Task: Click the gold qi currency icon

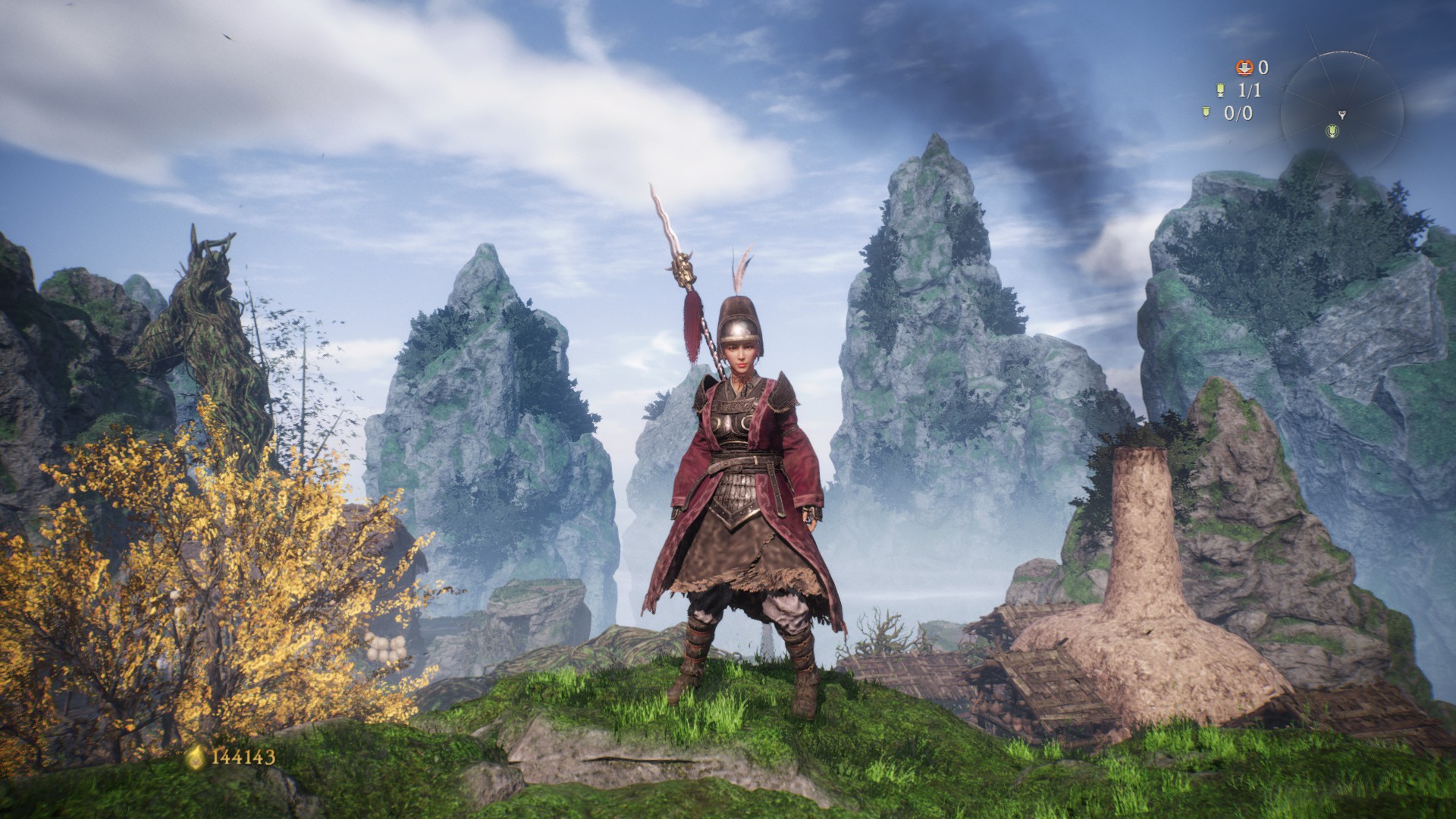Action: 196,757
